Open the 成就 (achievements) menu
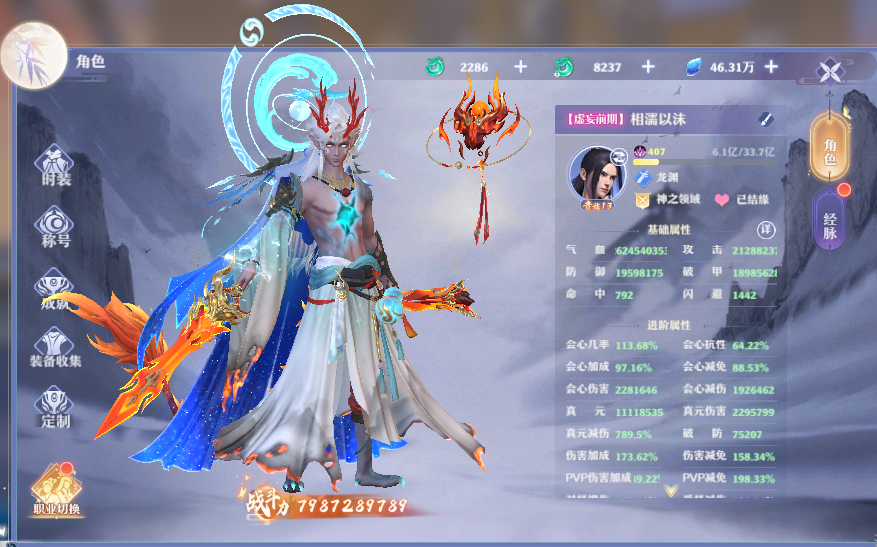The image size is (877, 547). pyautogui.click(x=56, y=289)
